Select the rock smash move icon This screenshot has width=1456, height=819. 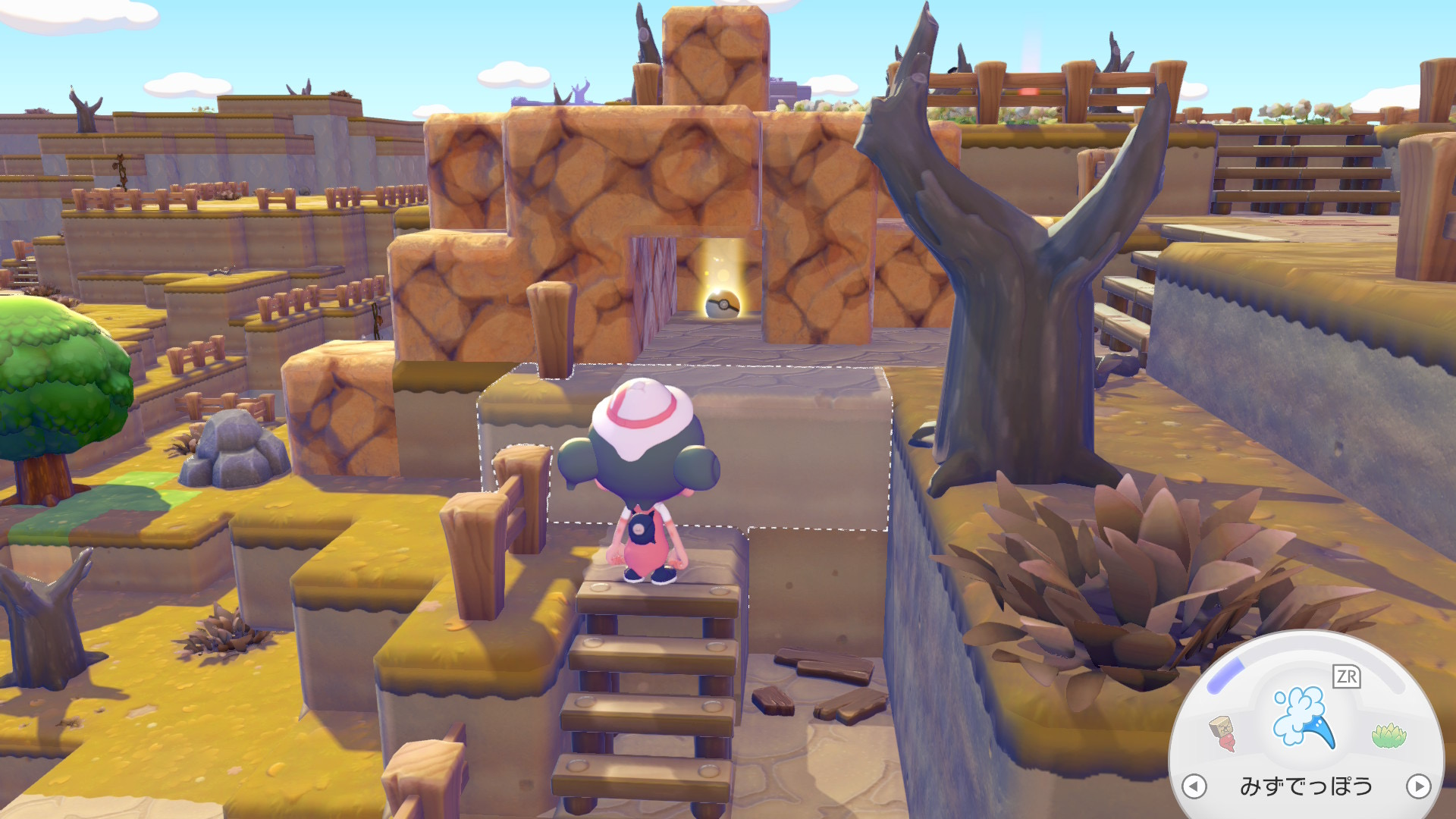(1222, 733)
